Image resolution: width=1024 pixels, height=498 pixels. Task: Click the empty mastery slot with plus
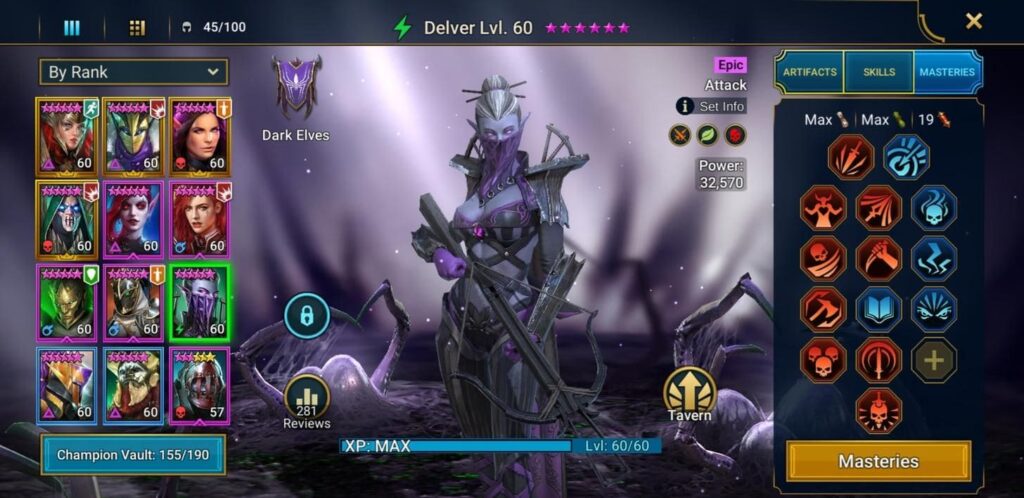click(934, 360)
